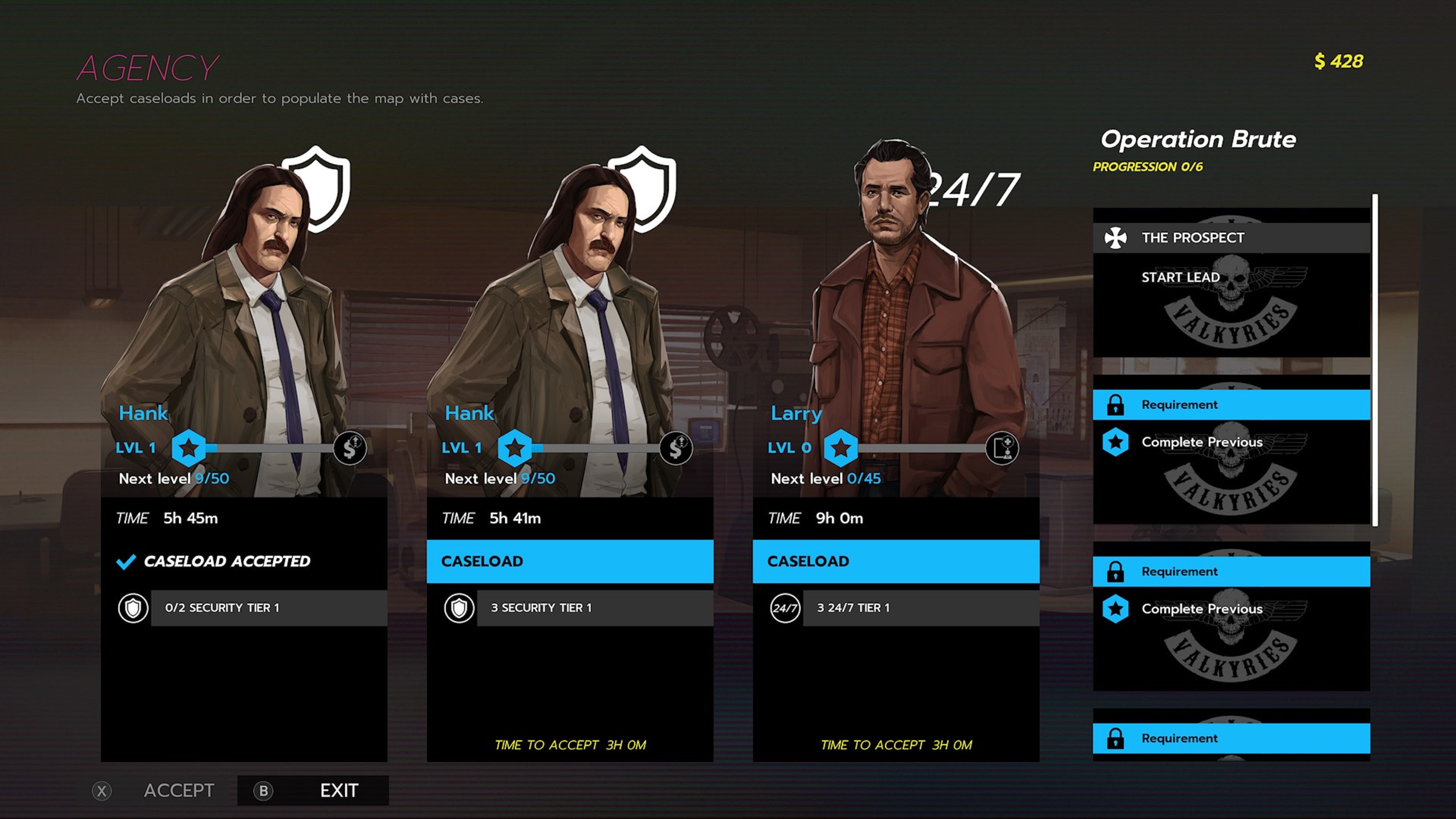Select the Caseload Accepted Hank card
Image resolution: width=1456 pixels, height=819 pixels.
click(244, 561)
